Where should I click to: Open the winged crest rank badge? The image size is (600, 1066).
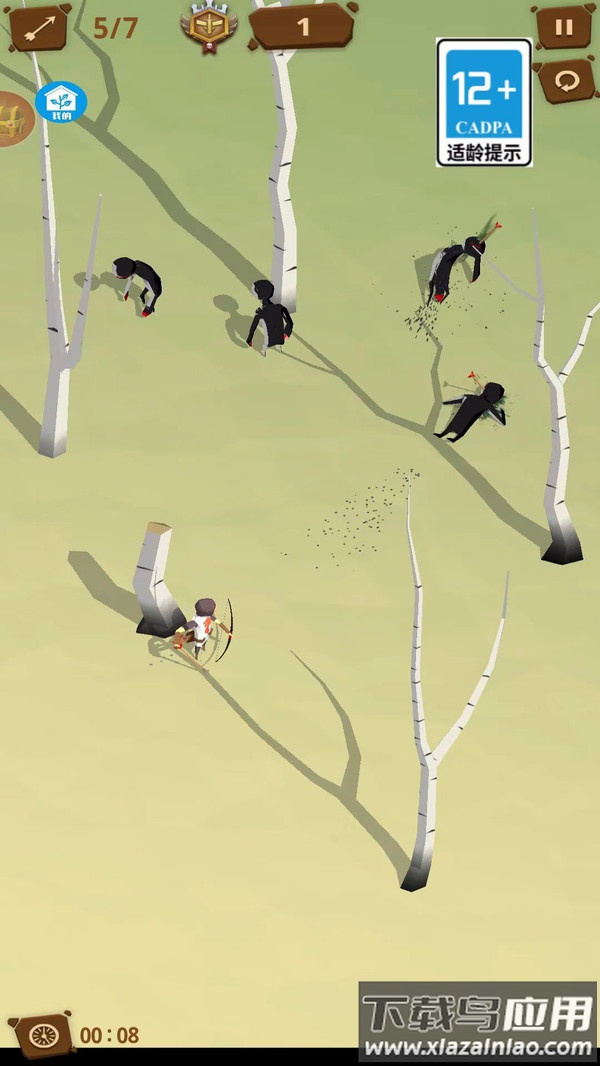point(209,28)
